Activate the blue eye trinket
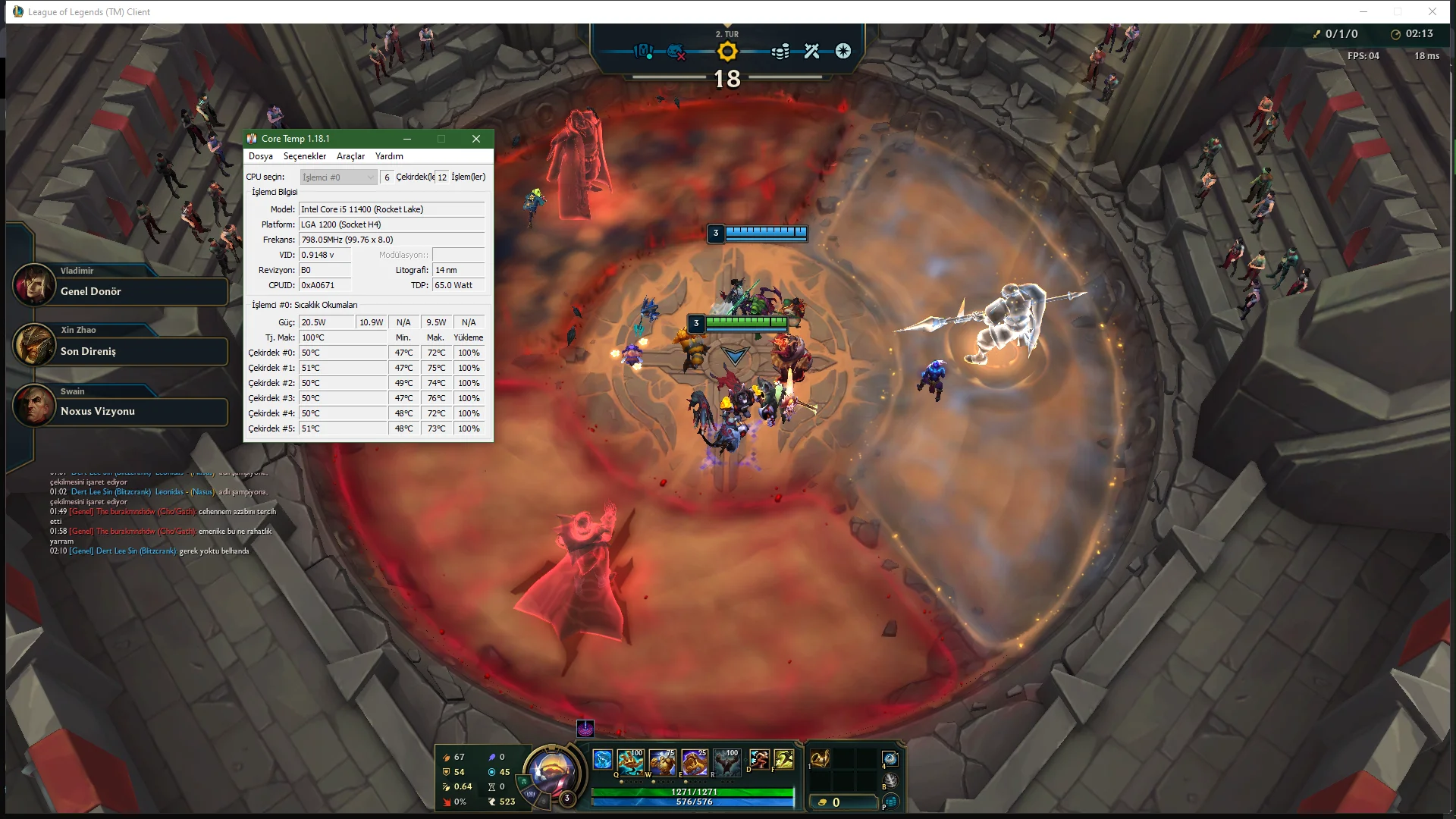1456x819 pixels. (x=890, y=758)
